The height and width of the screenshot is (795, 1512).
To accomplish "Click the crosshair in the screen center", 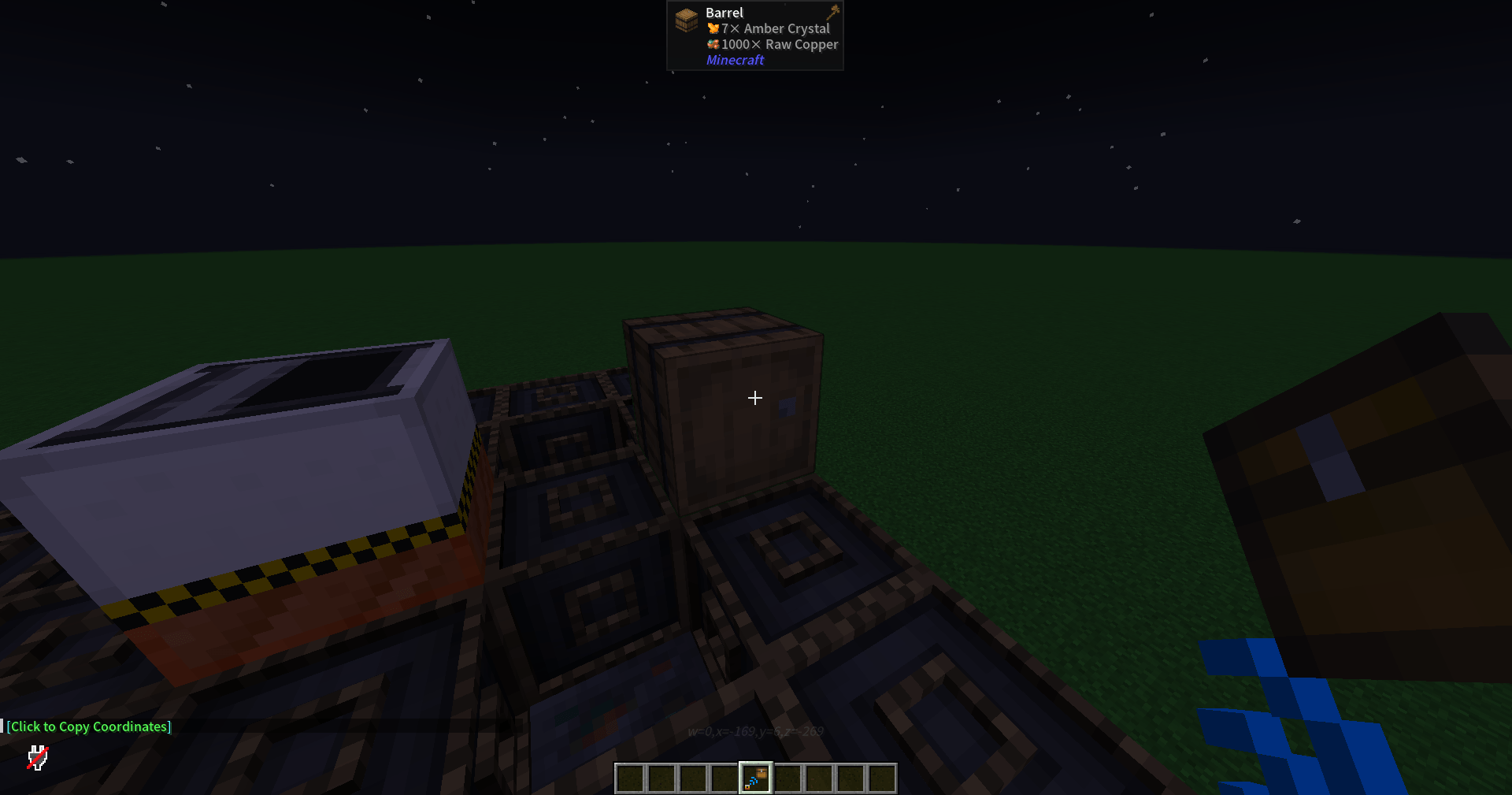I will pyautogui.click(x=754, y=398).
